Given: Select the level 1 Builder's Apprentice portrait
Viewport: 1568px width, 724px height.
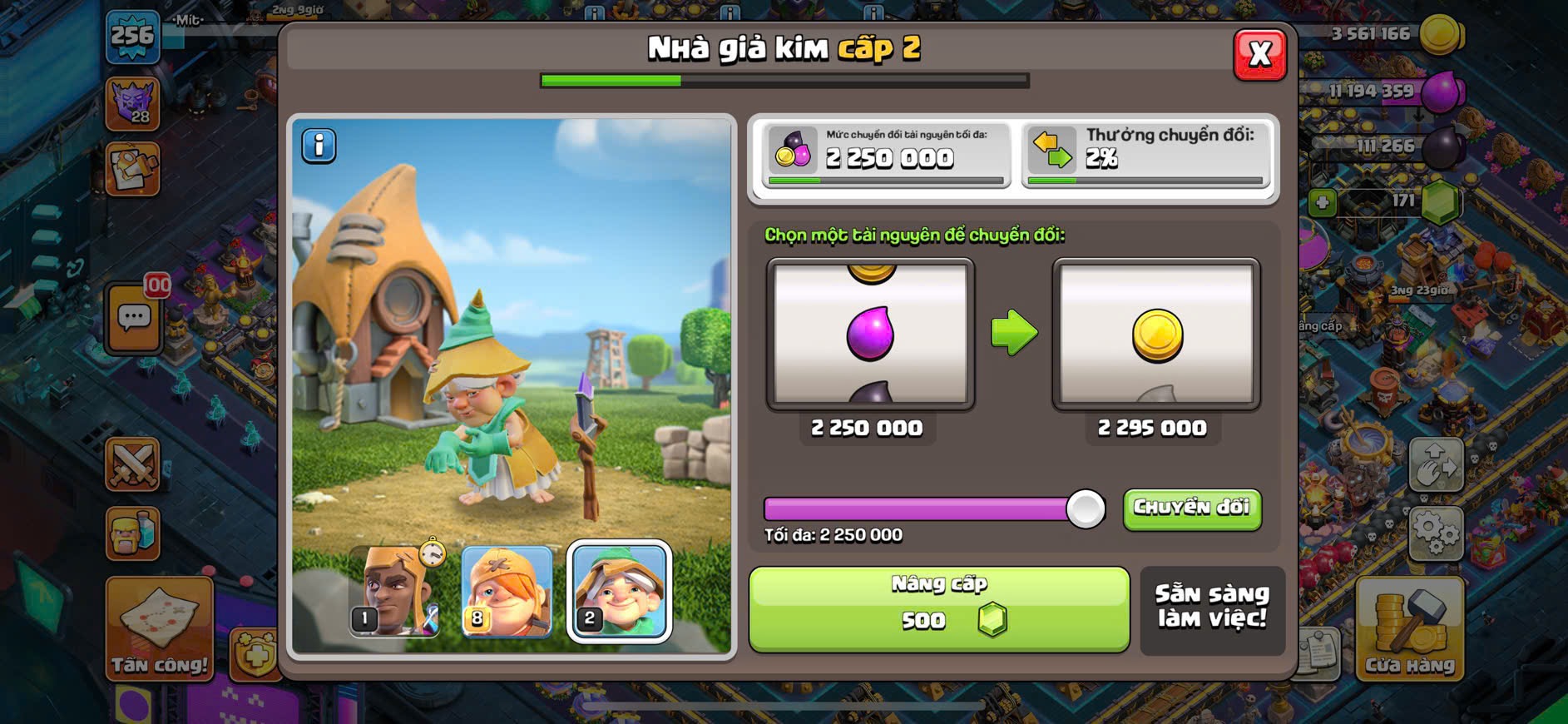Looking at the screenshot, I should point(394,590).
